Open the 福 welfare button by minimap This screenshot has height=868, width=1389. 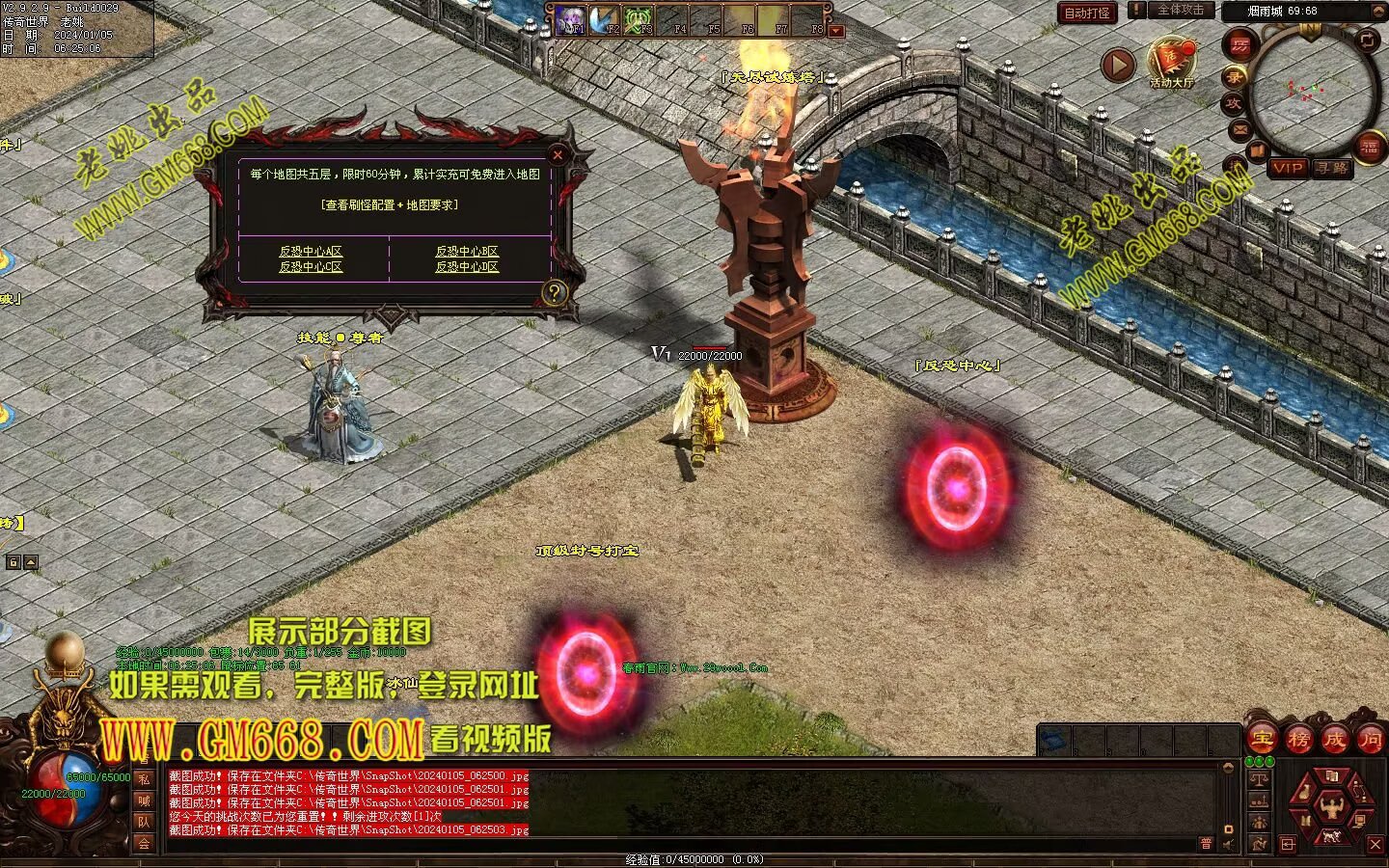click(1370, 147)
